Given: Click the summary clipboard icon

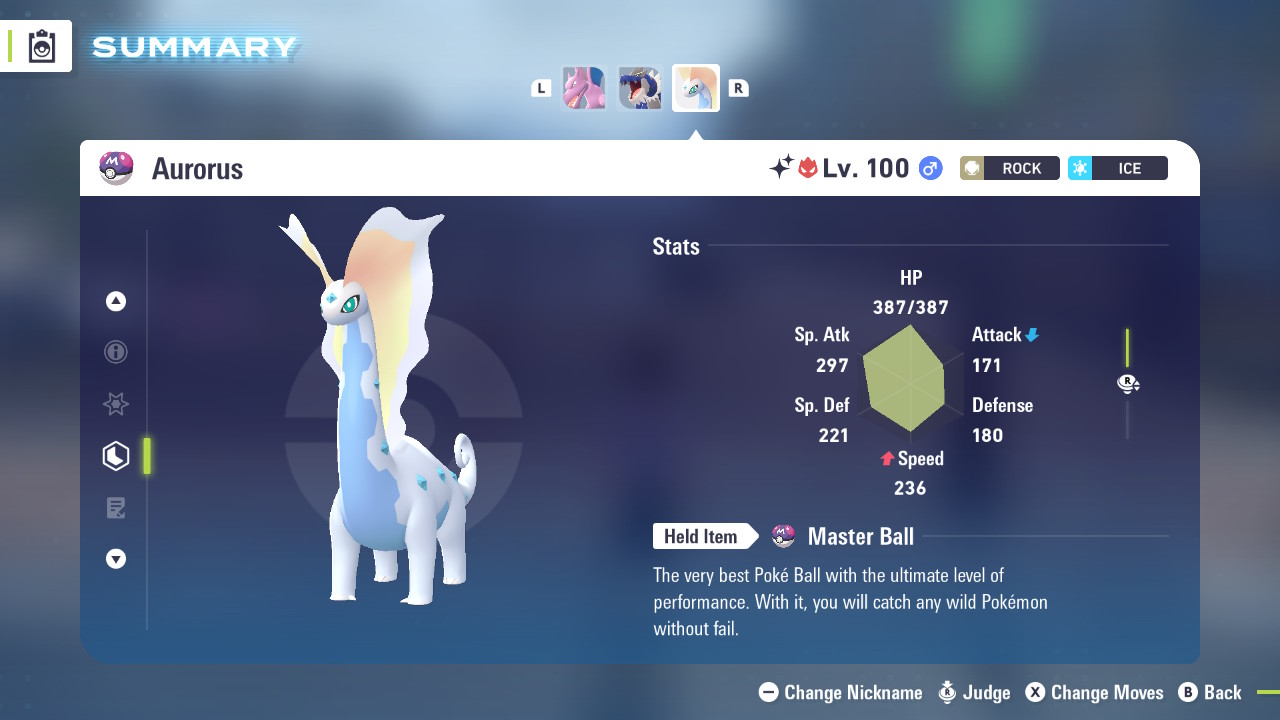Looking at the screenshot, I should click(41, 46).
